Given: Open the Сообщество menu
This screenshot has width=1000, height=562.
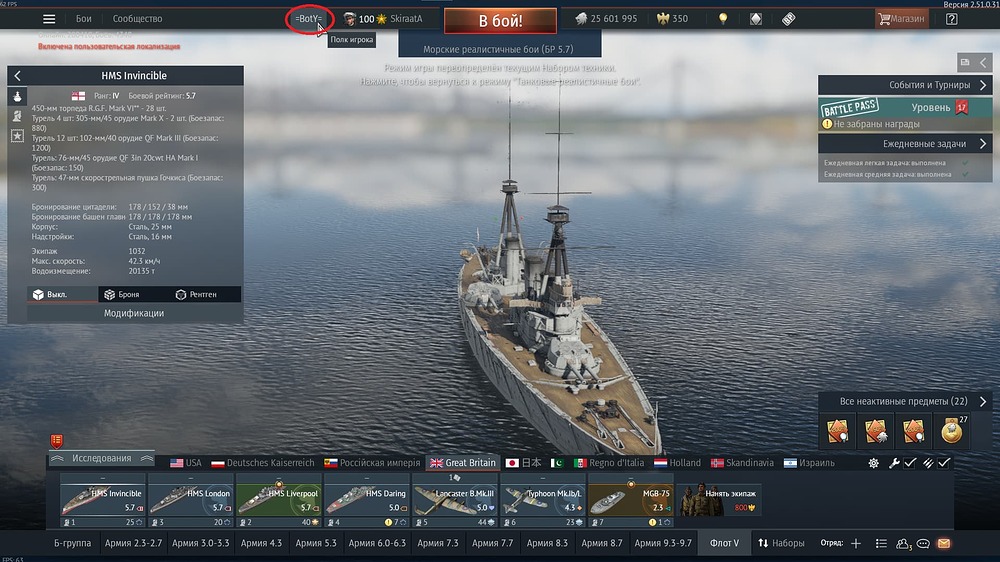Looking at the screenshot, I should (x=137, y=19).
